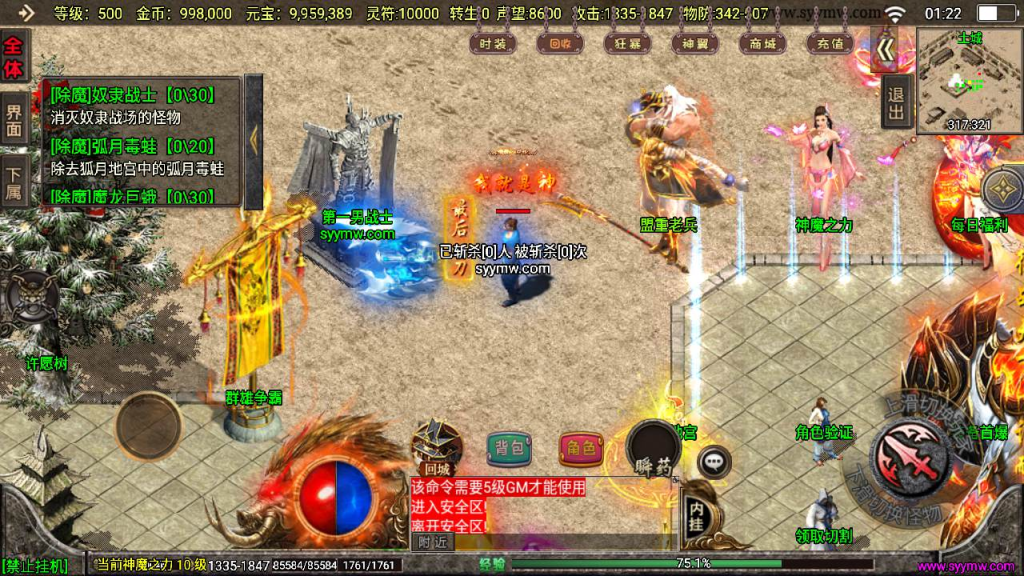Activate the 狂暴 berserk button
This screenshot has width=1024, height=576.
[x=627, y=43]
